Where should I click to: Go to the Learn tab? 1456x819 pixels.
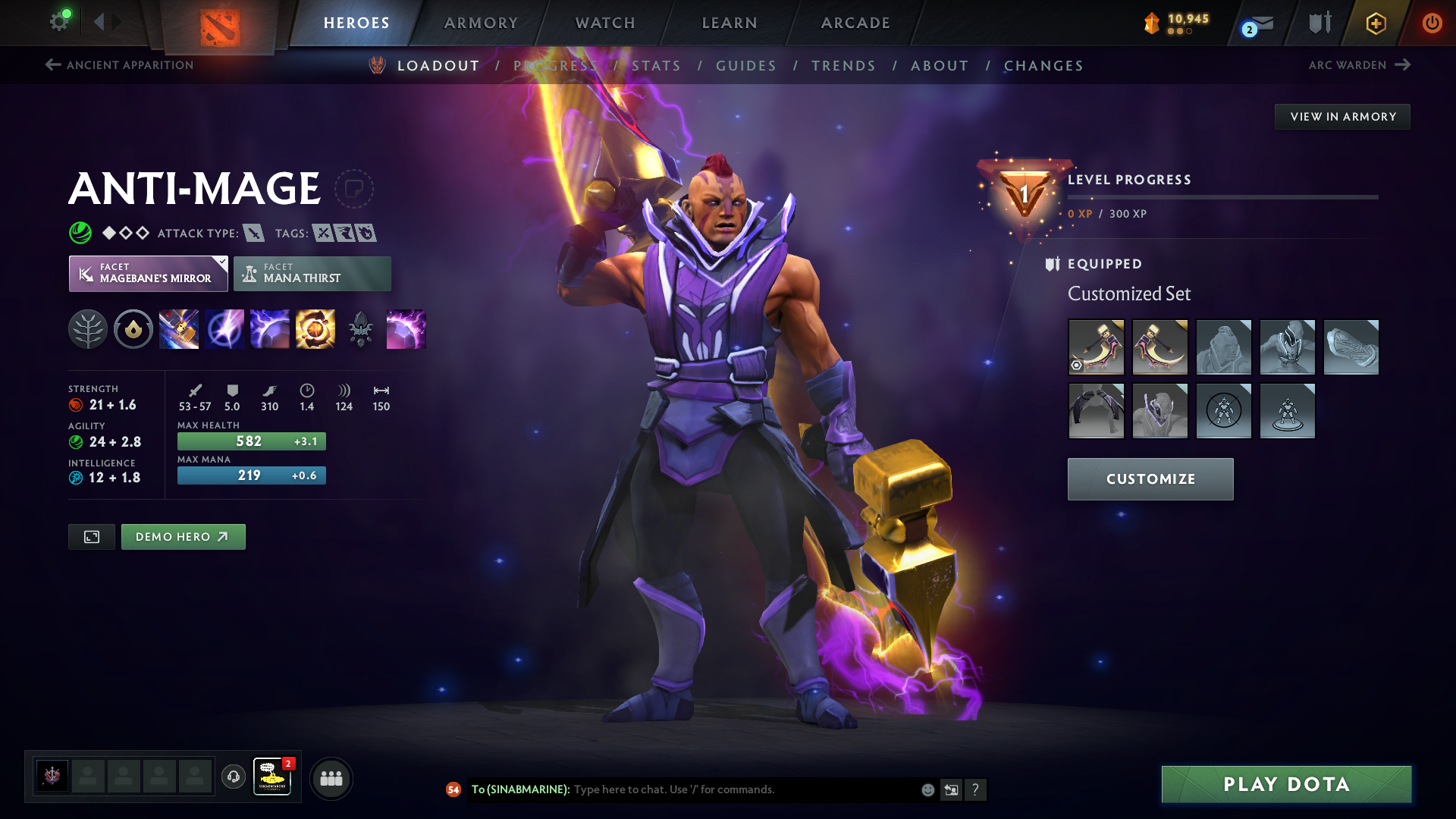point(730,23)
